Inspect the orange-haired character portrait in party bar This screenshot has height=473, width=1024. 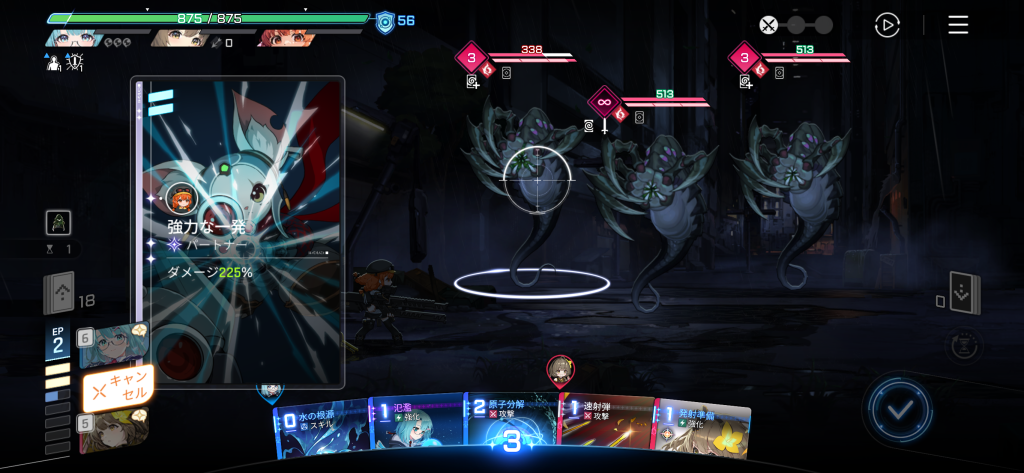pyautogui.click(x=285, y=39)
